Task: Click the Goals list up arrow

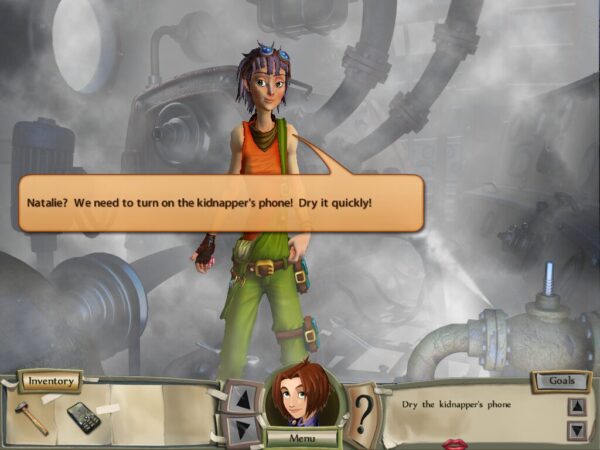Action: coord(577,406)
